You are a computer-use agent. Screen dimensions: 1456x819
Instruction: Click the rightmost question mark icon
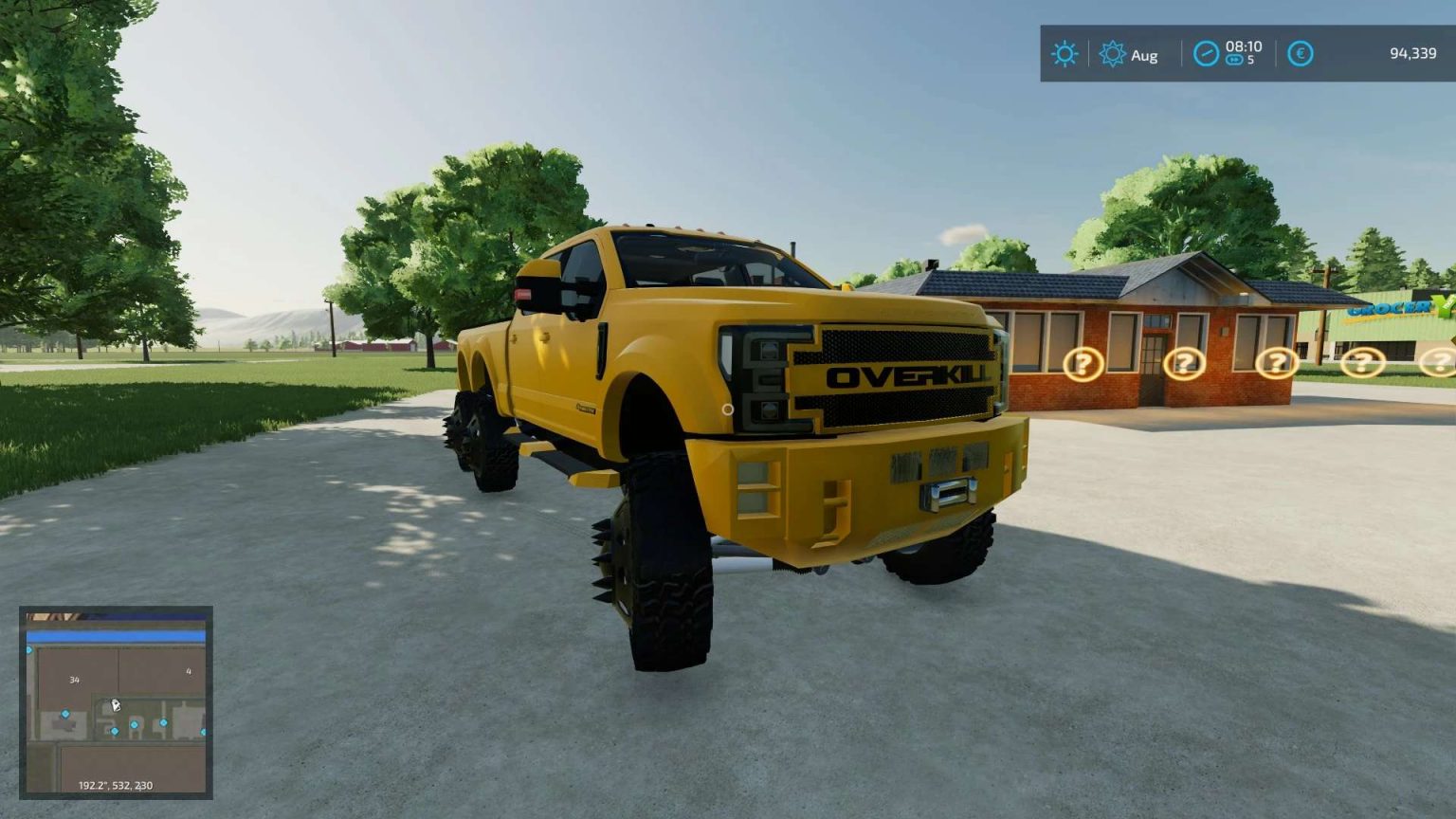coord(1440,360)
